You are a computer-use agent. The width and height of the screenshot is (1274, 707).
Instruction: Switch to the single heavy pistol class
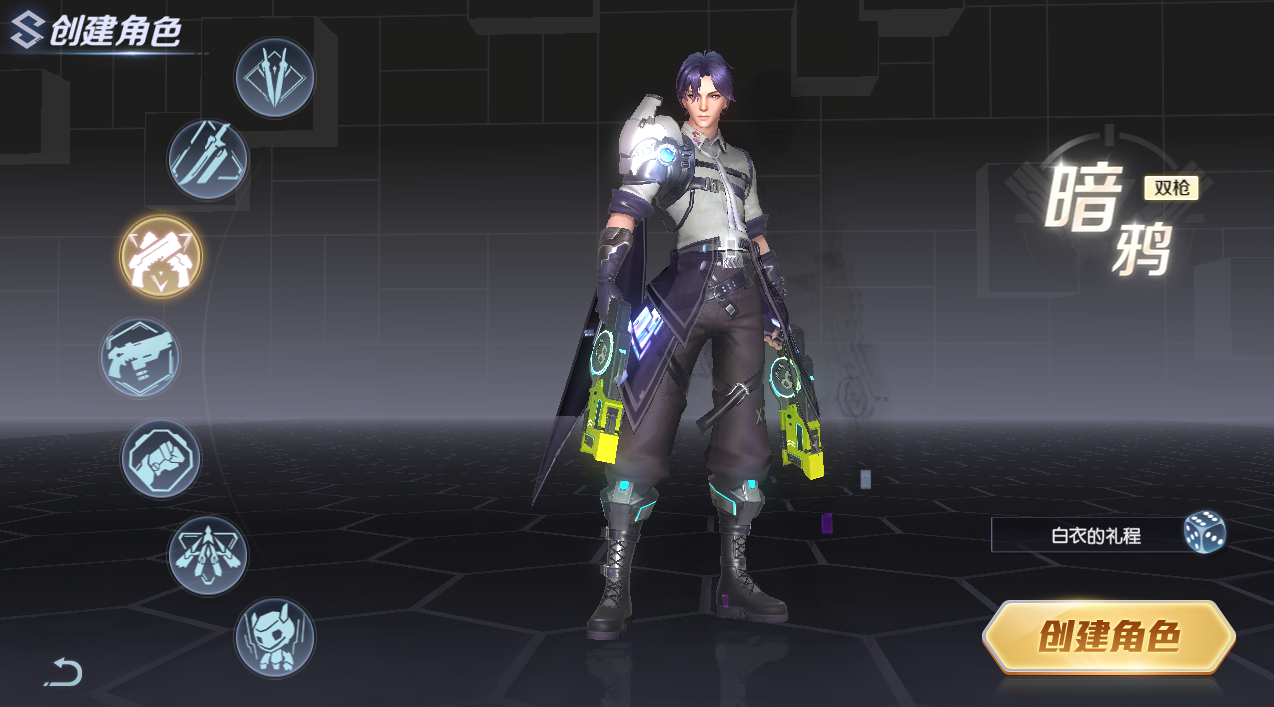(x=140, y=357)
